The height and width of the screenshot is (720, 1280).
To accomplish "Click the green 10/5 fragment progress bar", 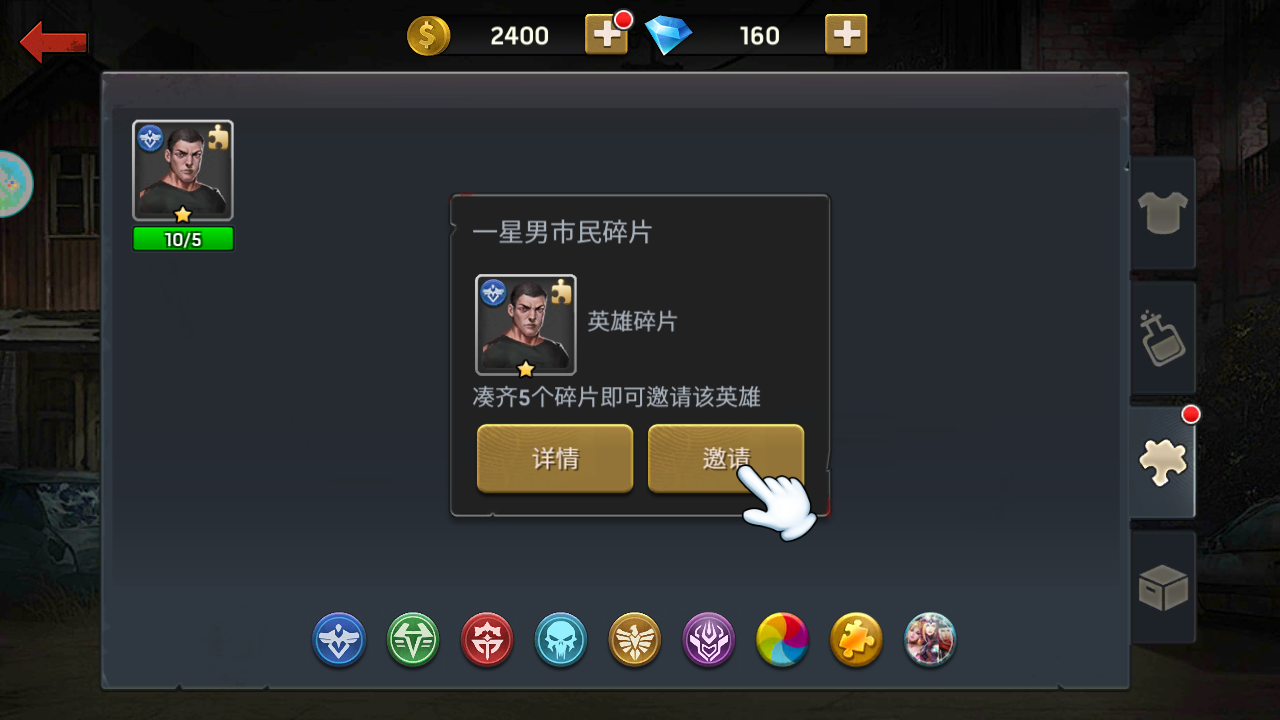I will coord(183,238).
